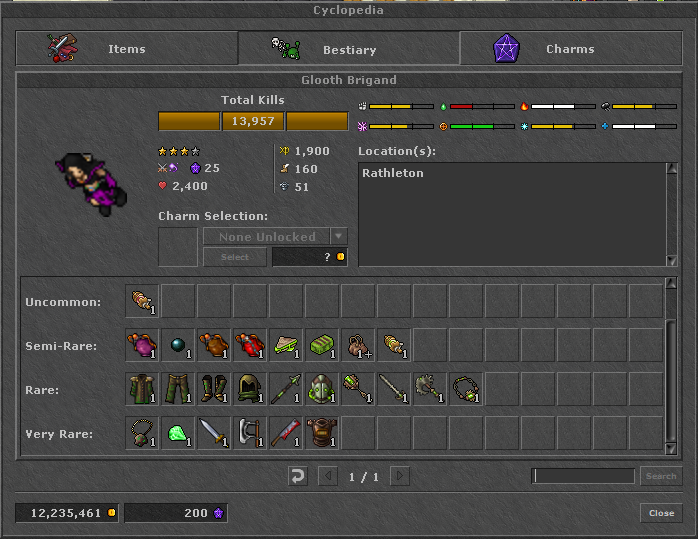Screen dimensions: 698x539
Task: Focus the bestiary search text field
Action: click(x=583, y=476)
